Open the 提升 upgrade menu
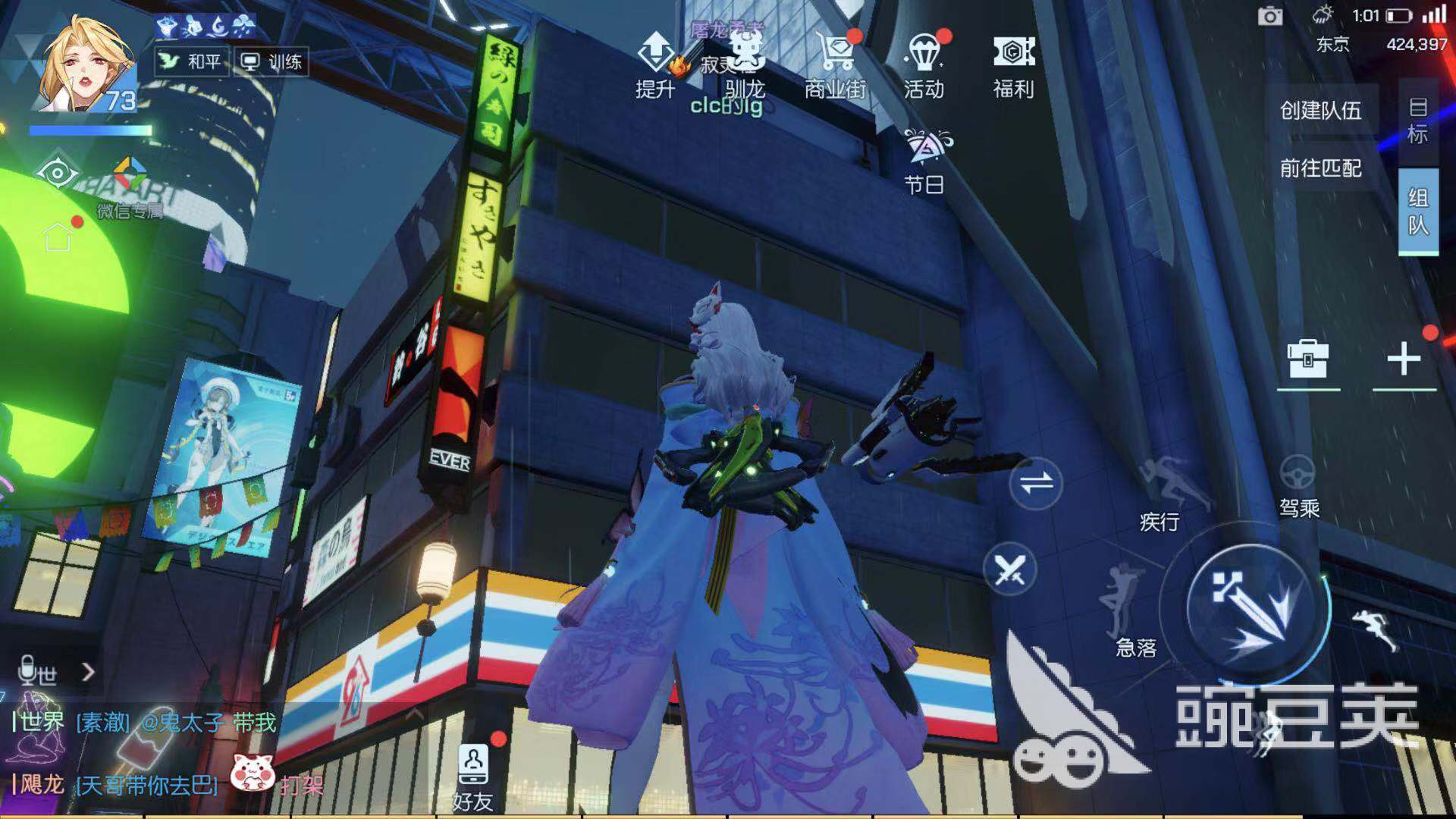 point(654,64)
